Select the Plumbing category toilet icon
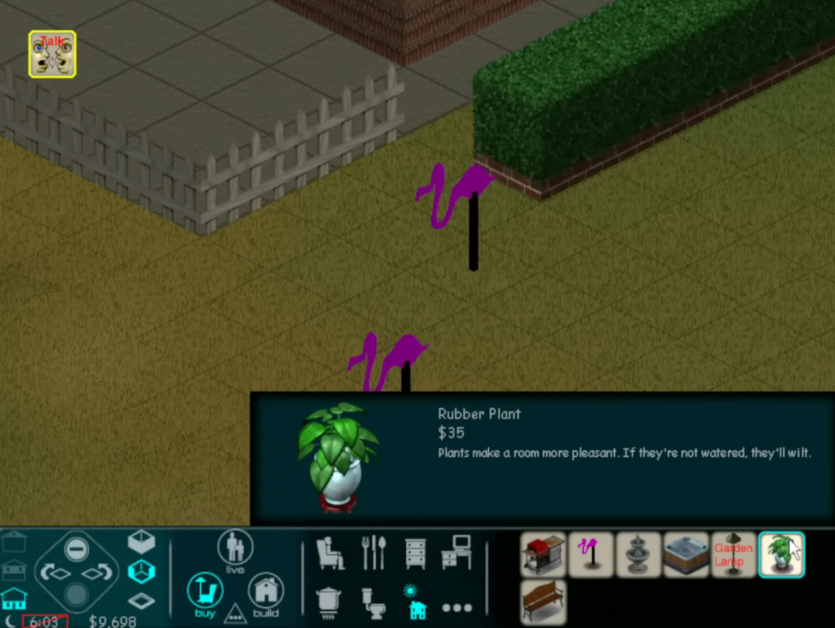This screenshot has width=835, height=628. (x=372, y=602)
